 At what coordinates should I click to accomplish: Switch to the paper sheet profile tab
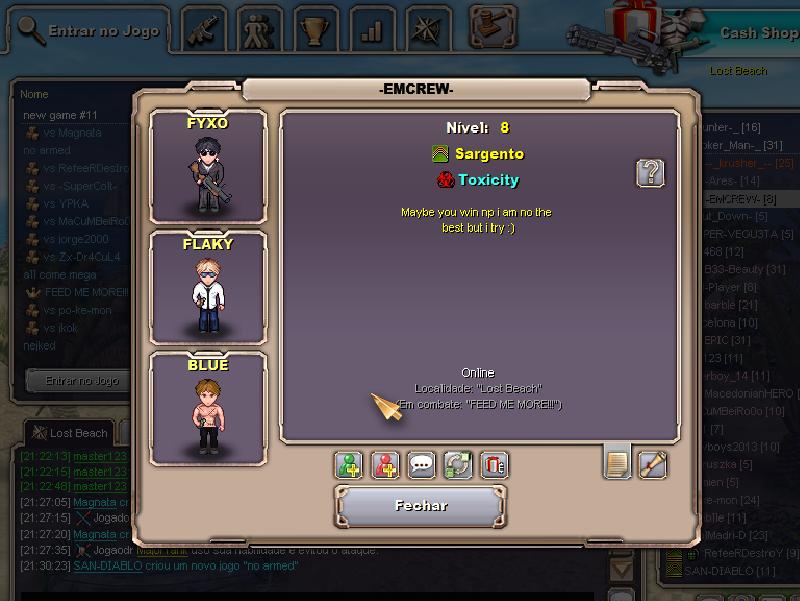[618, 463]
